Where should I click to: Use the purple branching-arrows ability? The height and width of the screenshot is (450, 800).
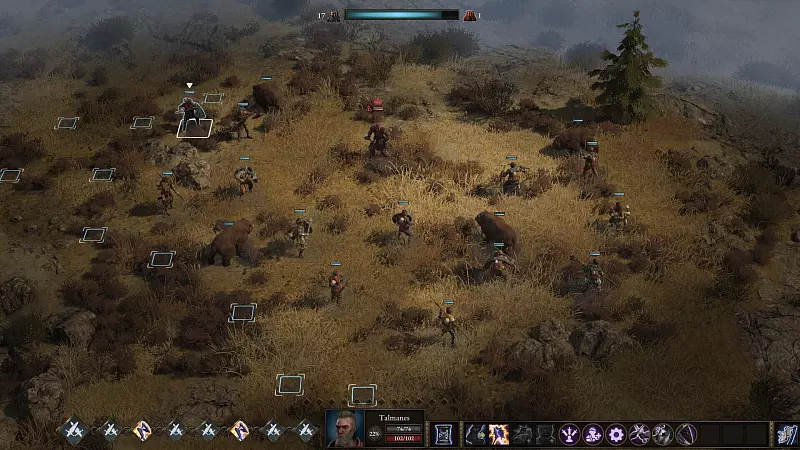point(569,434)
